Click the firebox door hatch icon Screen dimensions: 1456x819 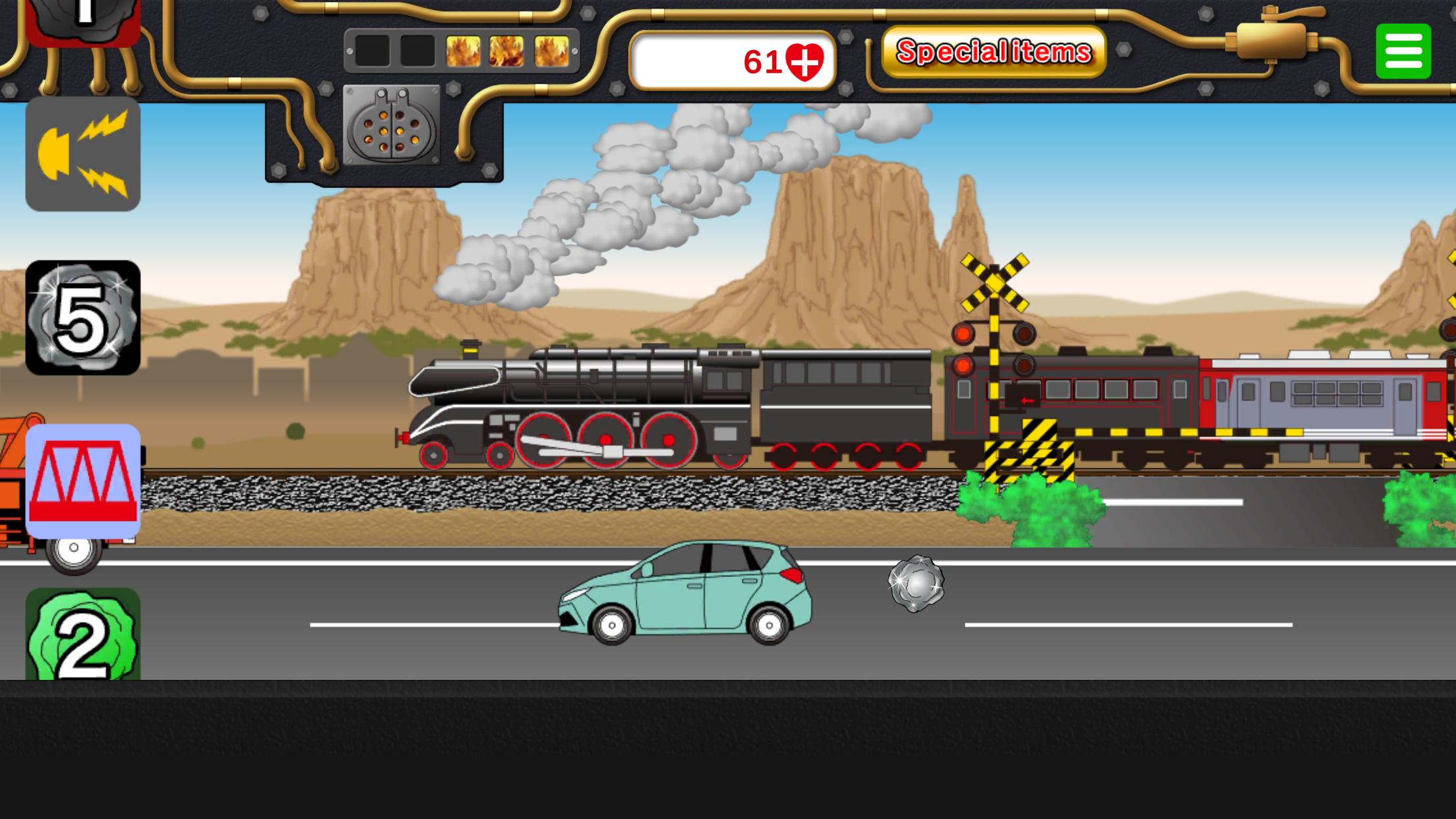[x=392, y=125]
